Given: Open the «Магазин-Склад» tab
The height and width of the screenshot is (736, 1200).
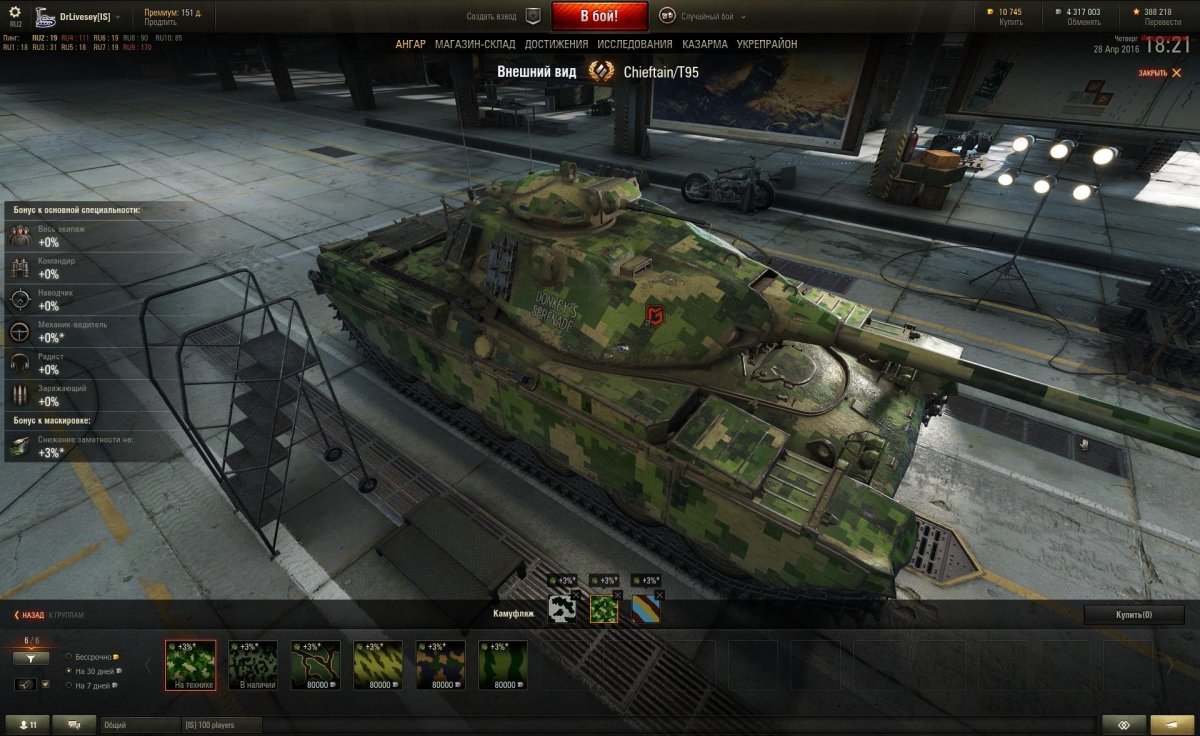Looking at the screenshot, I should 475,44.
